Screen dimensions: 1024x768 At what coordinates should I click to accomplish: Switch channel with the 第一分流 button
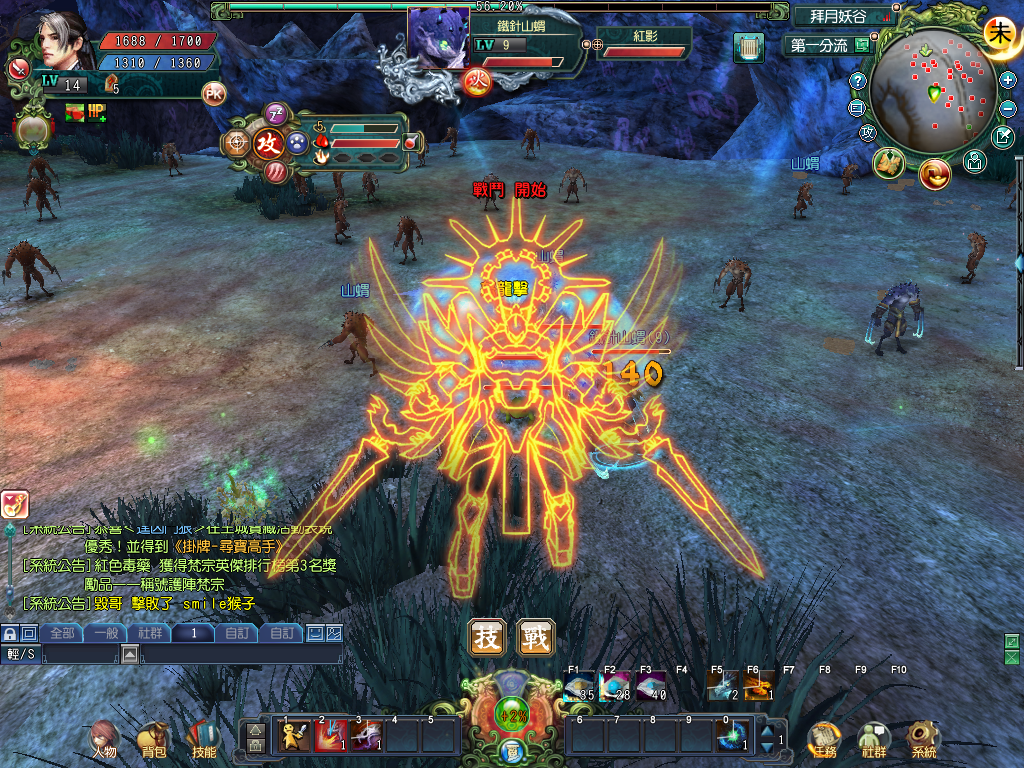tap(820, 45)
